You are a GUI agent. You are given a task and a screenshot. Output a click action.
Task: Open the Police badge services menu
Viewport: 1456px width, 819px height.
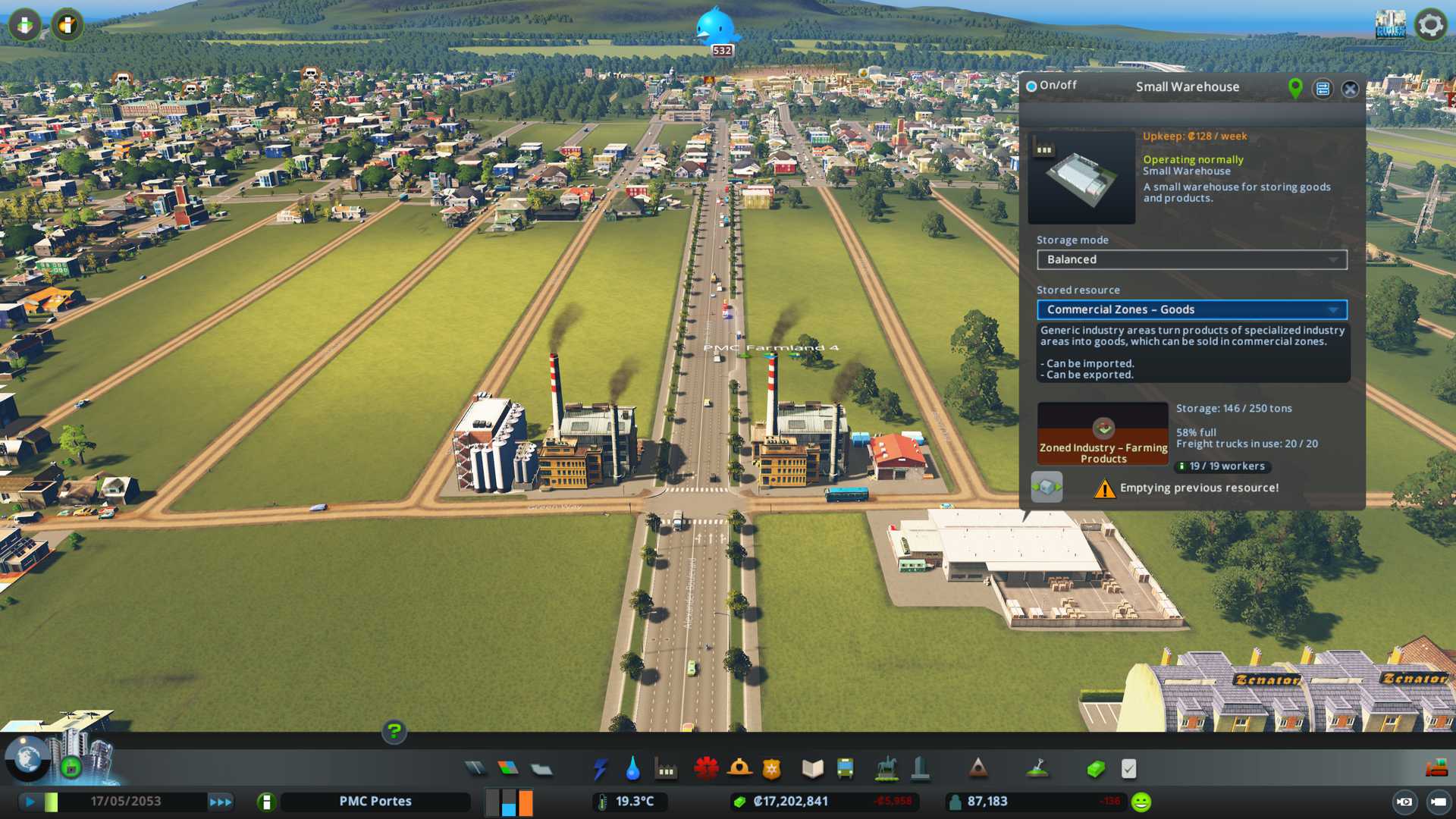(771, 769)
